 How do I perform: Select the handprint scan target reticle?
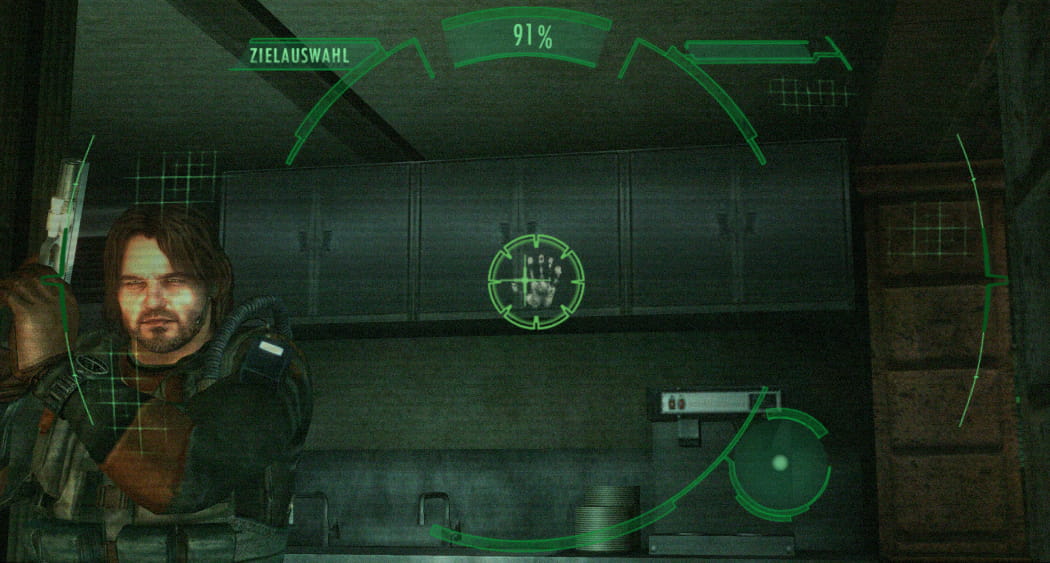535,281
